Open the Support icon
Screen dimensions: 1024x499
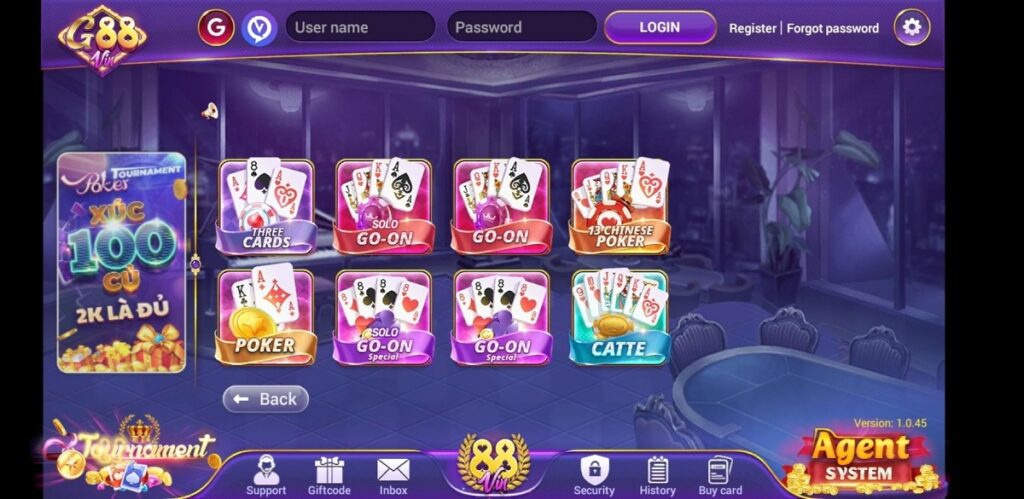coord(266,474)
